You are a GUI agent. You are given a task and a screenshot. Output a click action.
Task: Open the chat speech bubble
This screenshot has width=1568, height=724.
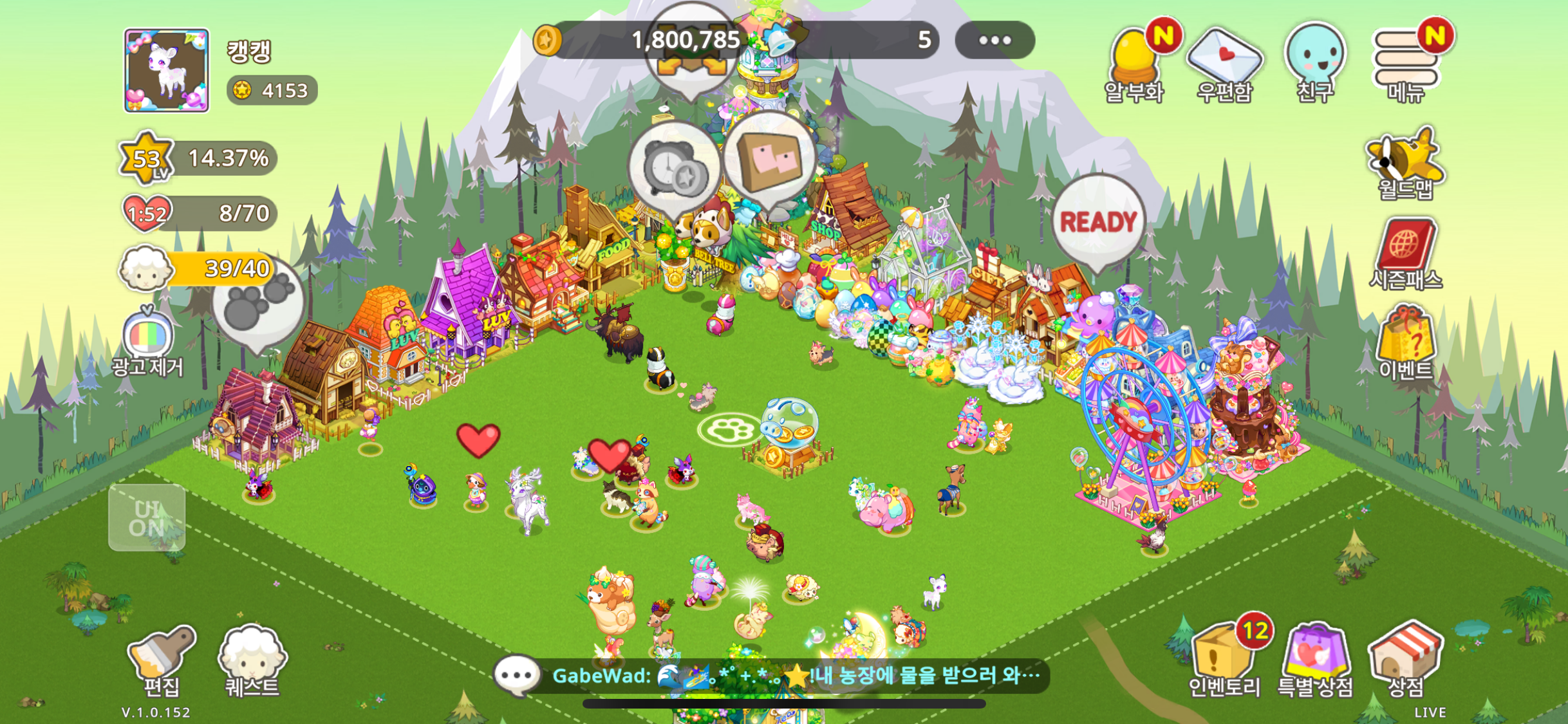pos(516,676)
